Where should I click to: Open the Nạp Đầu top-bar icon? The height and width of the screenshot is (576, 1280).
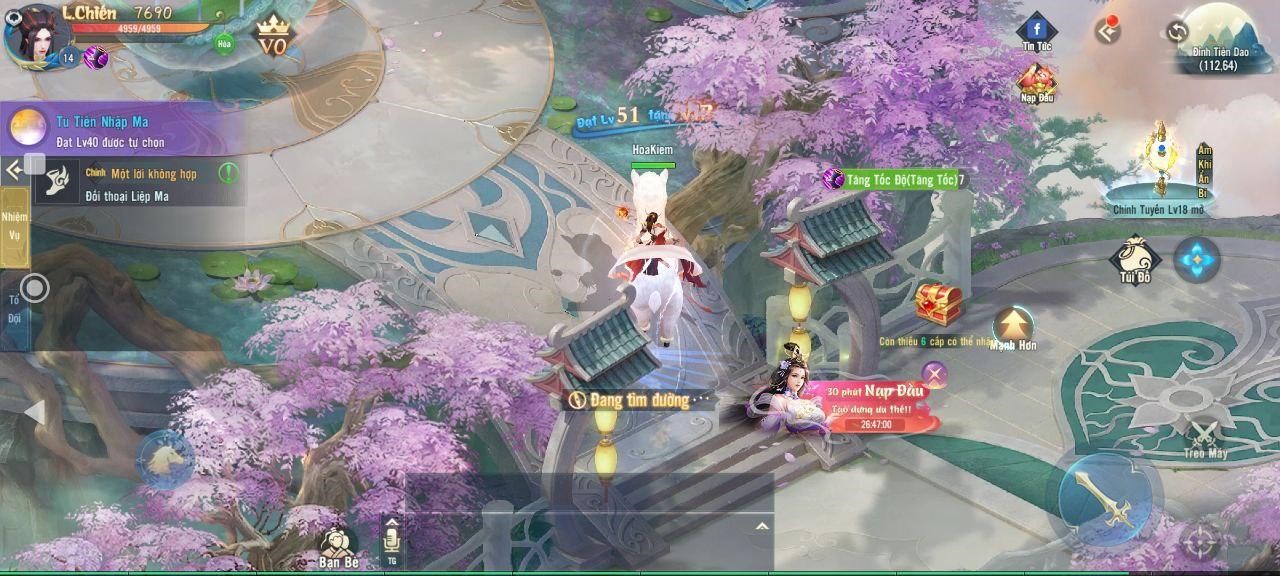(1037, 82)
